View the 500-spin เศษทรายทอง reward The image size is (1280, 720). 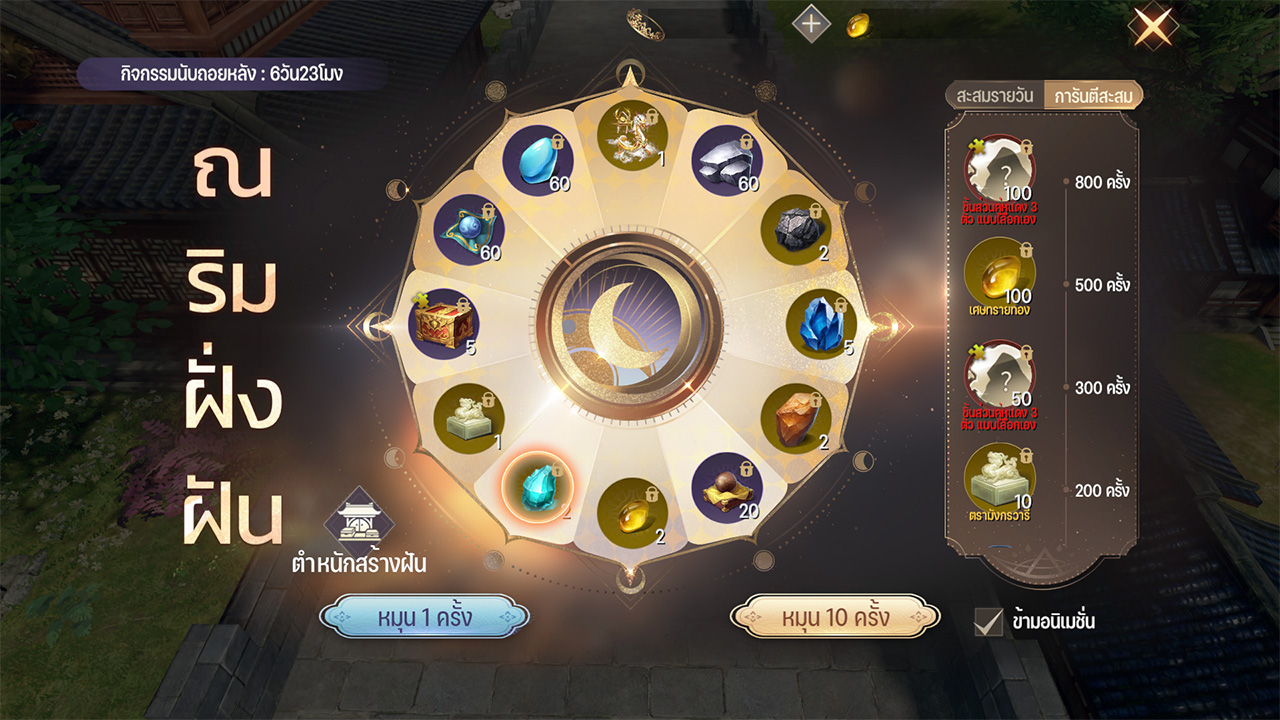[999, 273]
